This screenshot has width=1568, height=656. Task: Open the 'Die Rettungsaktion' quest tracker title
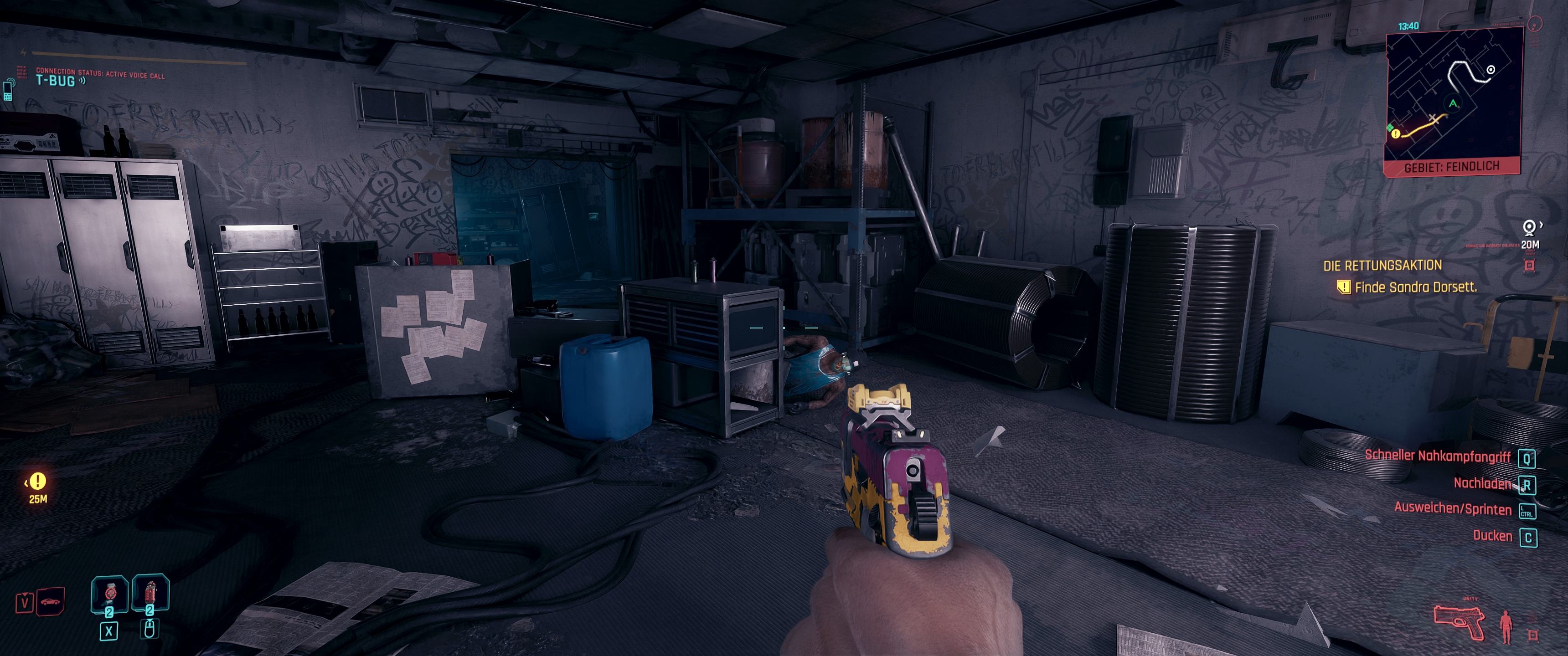[x=1382, y=265]
